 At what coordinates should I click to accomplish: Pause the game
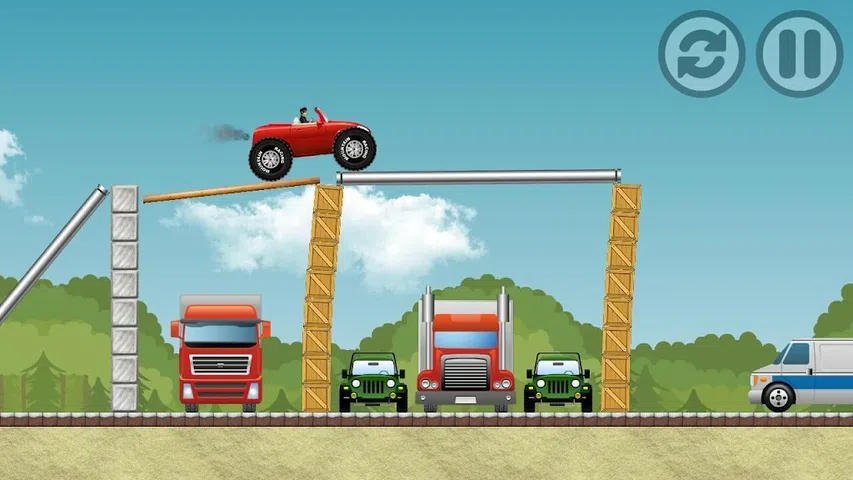point(799,54)
